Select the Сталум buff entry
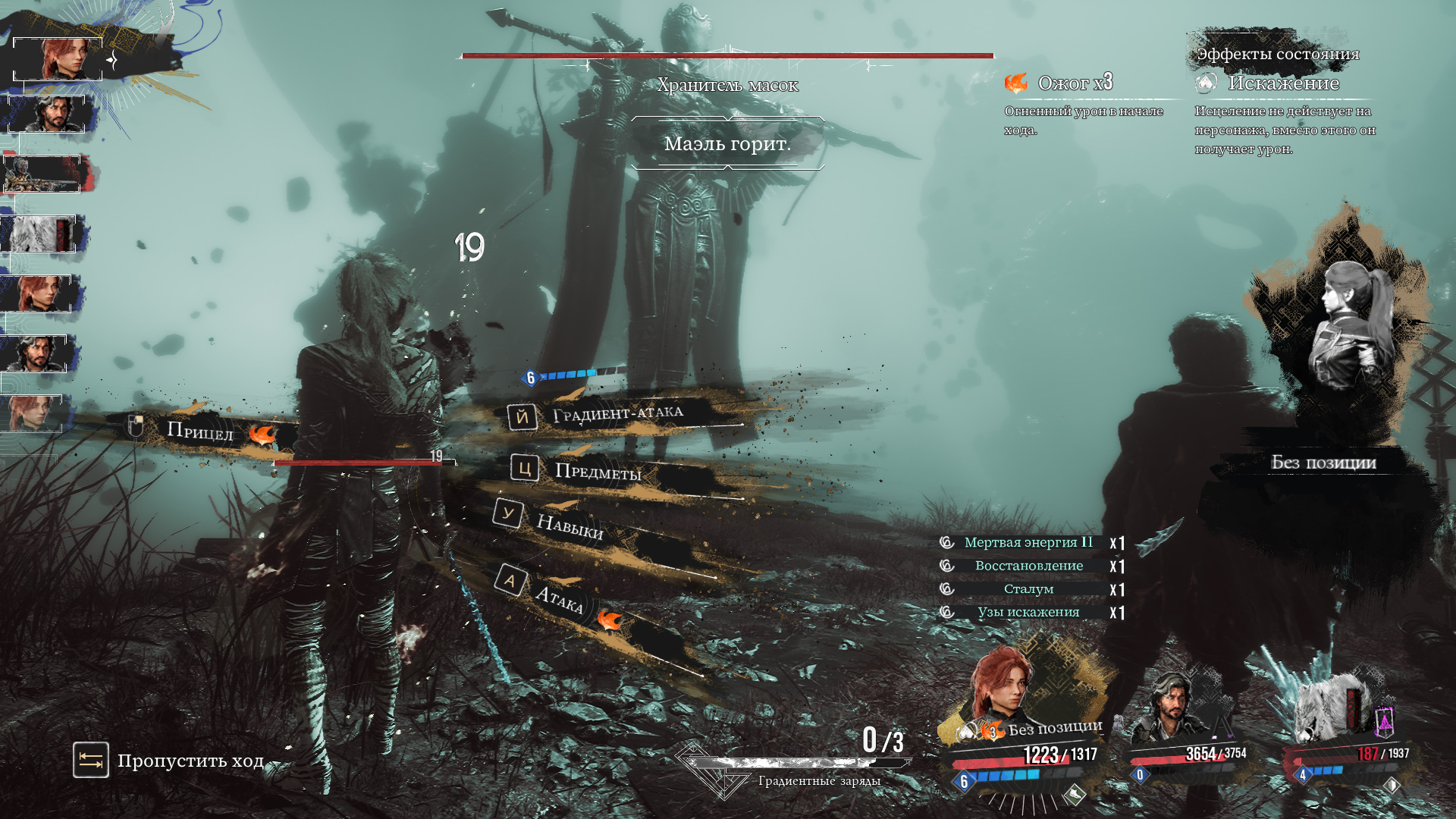The image size is (1456, 819). point(1028,589)
